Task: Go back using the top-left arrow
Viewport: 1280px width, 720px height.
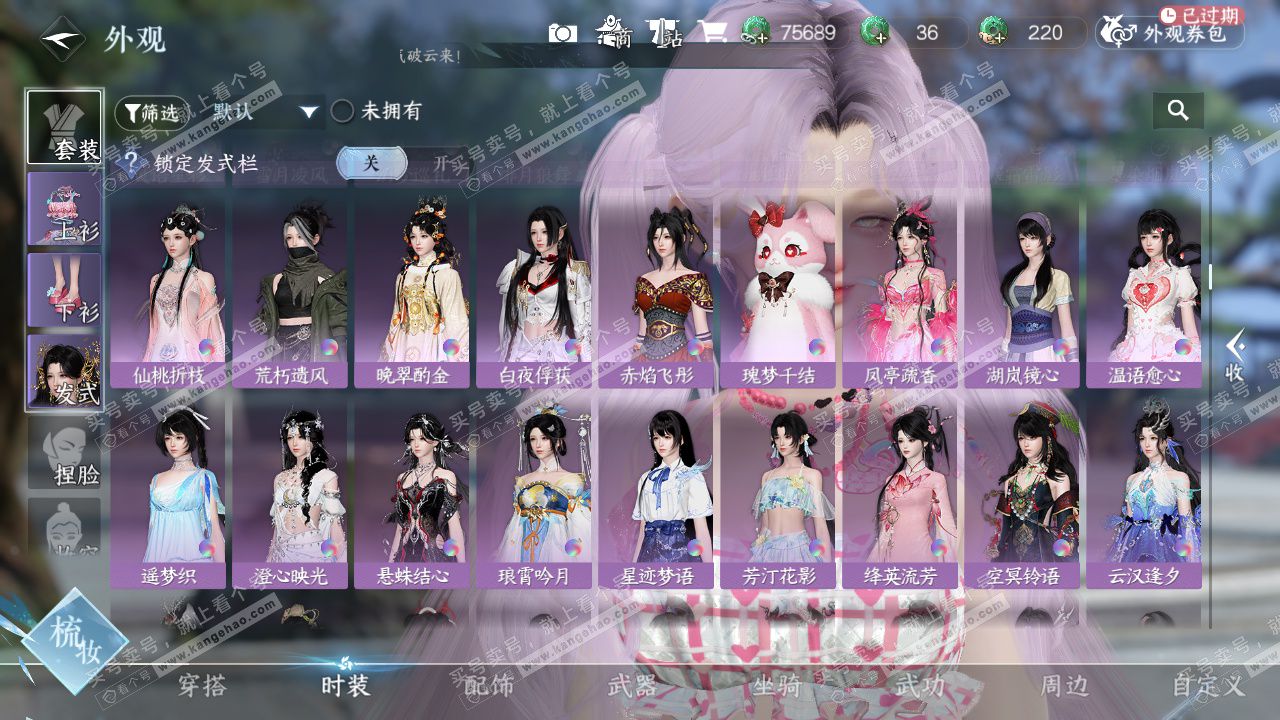Action: 62,39
